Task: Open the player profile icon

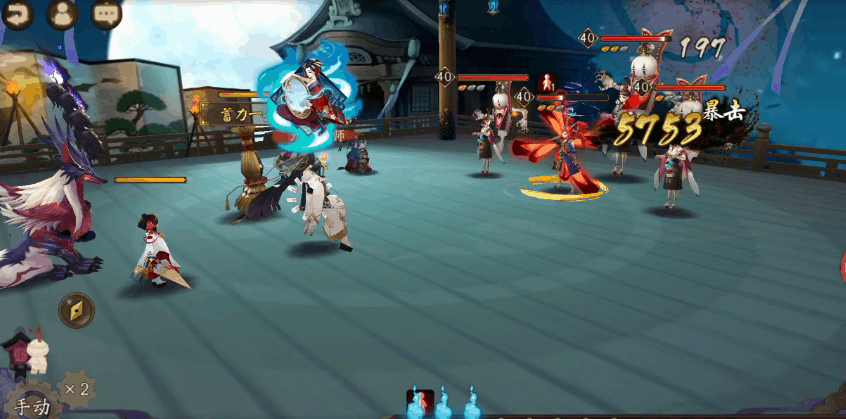Action: [x=62, y=14]
